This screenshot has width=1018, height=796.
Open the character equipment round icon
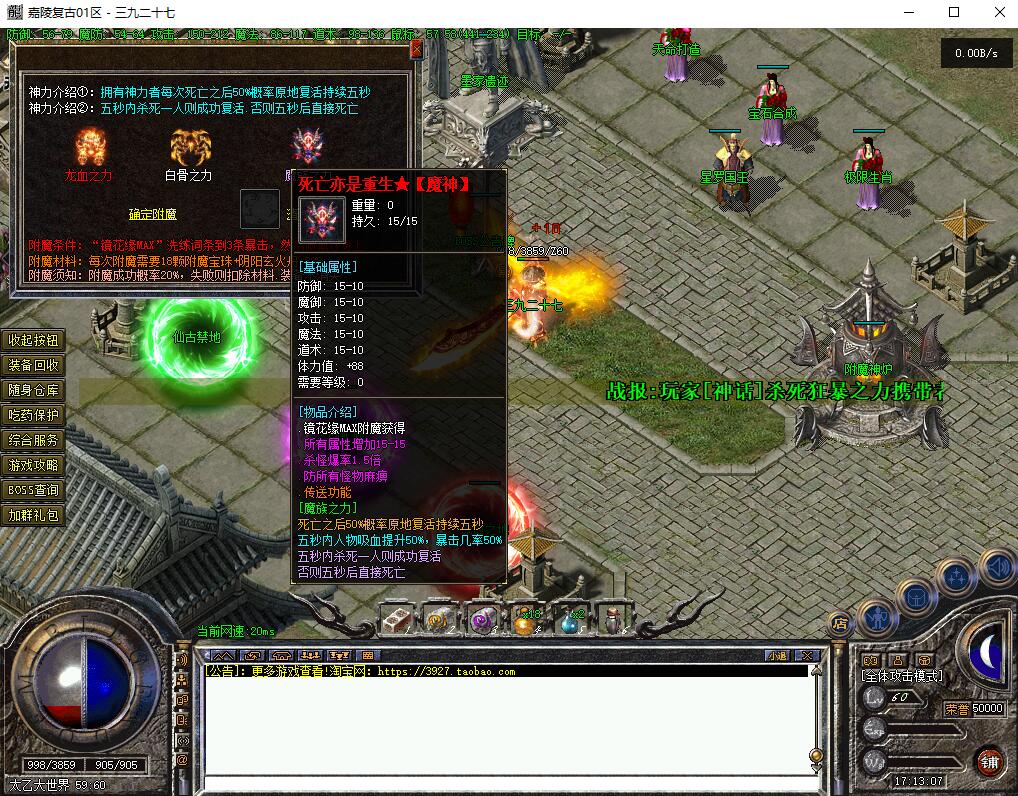coord(876,617)
